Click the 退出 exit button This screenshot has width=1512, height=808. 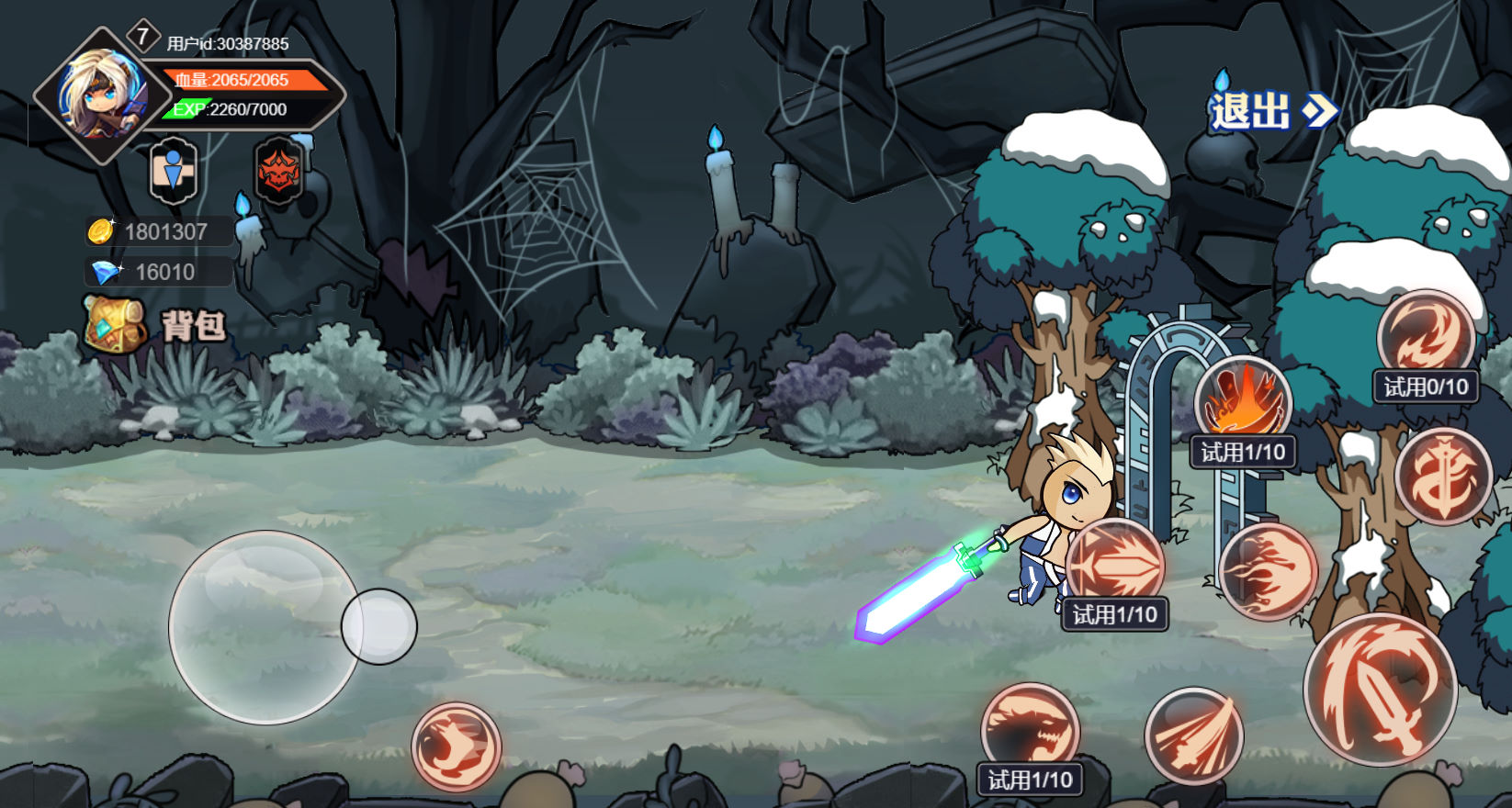click(x=1272, y=111)
